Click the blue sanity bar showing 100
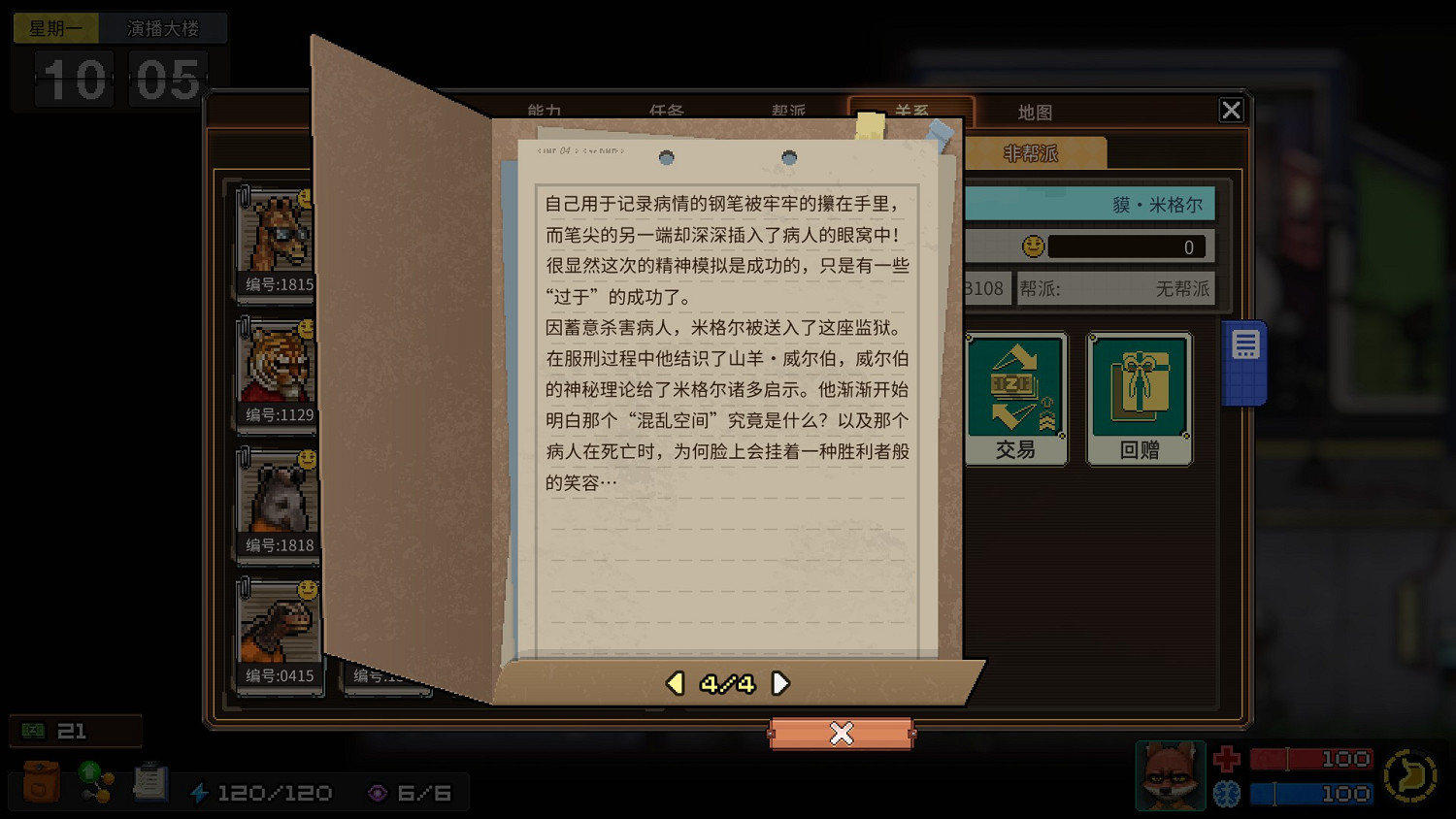Screen dimensions: 1456x819 point(1310,794)
